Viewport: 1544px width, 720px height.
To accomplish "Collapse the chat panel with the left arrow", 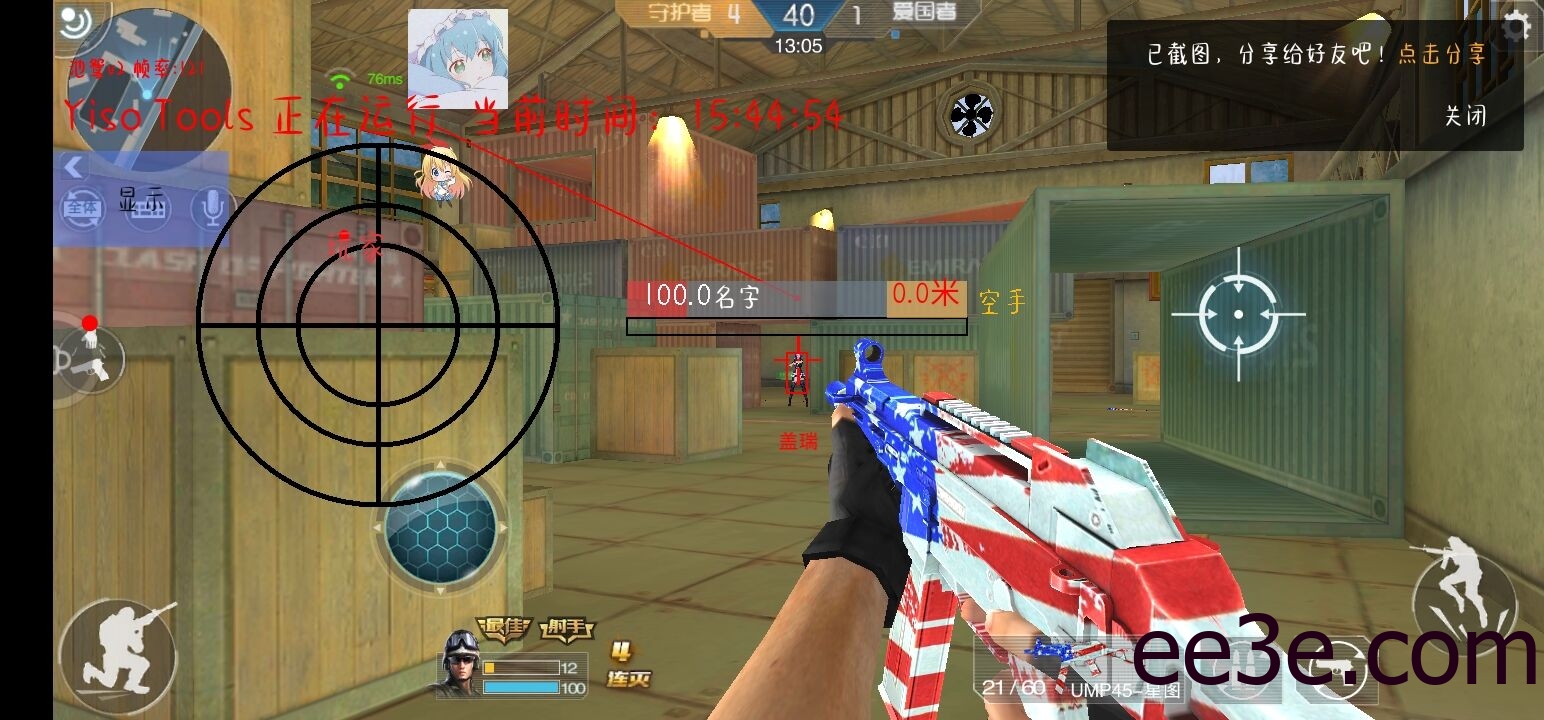I will coord(73,167).
